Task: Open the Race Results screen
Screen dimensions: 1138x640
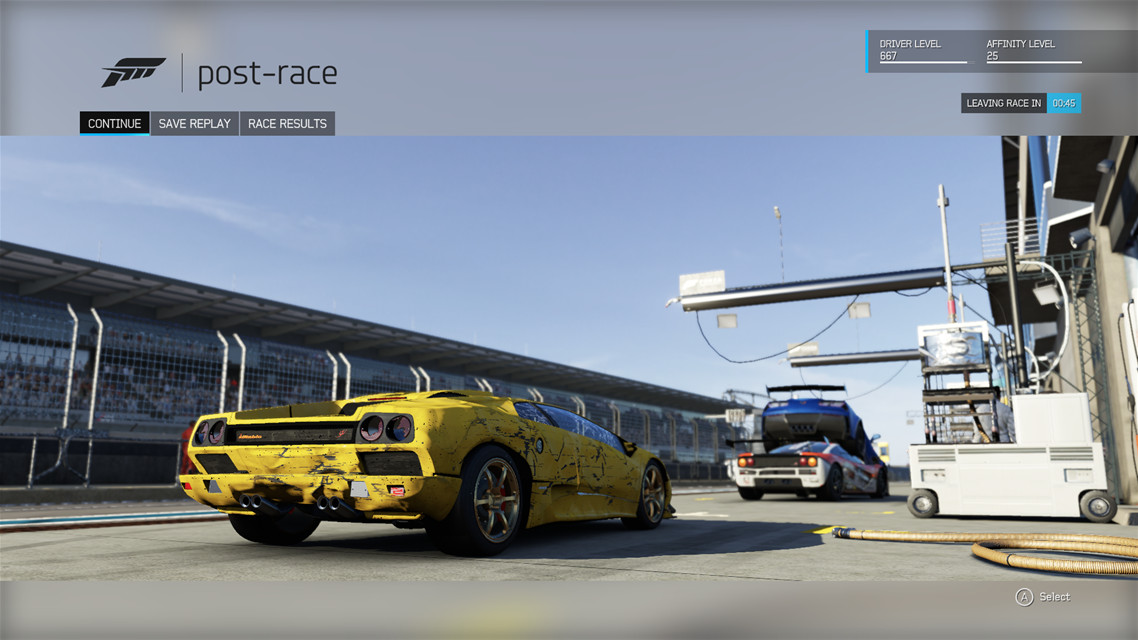Action: pos(287,123)
